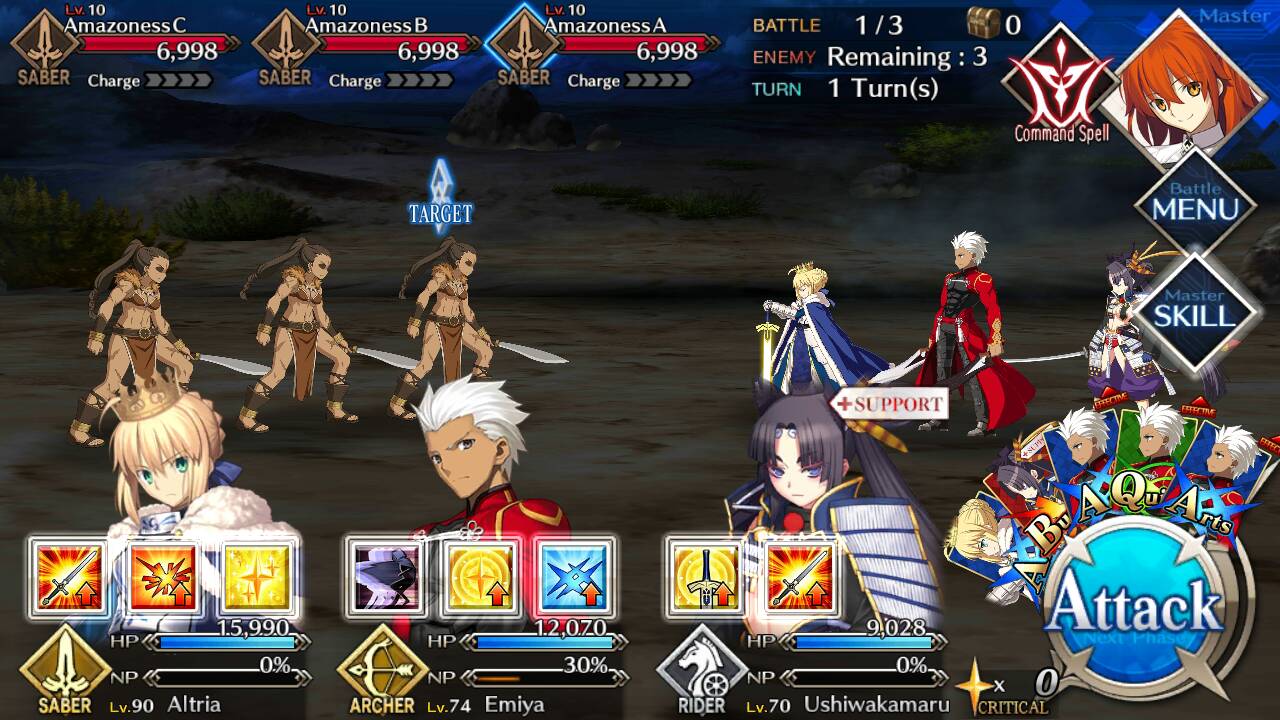Use Emiya's dark silhouette evade skill
1280x720 pixels.
(385, 578)
